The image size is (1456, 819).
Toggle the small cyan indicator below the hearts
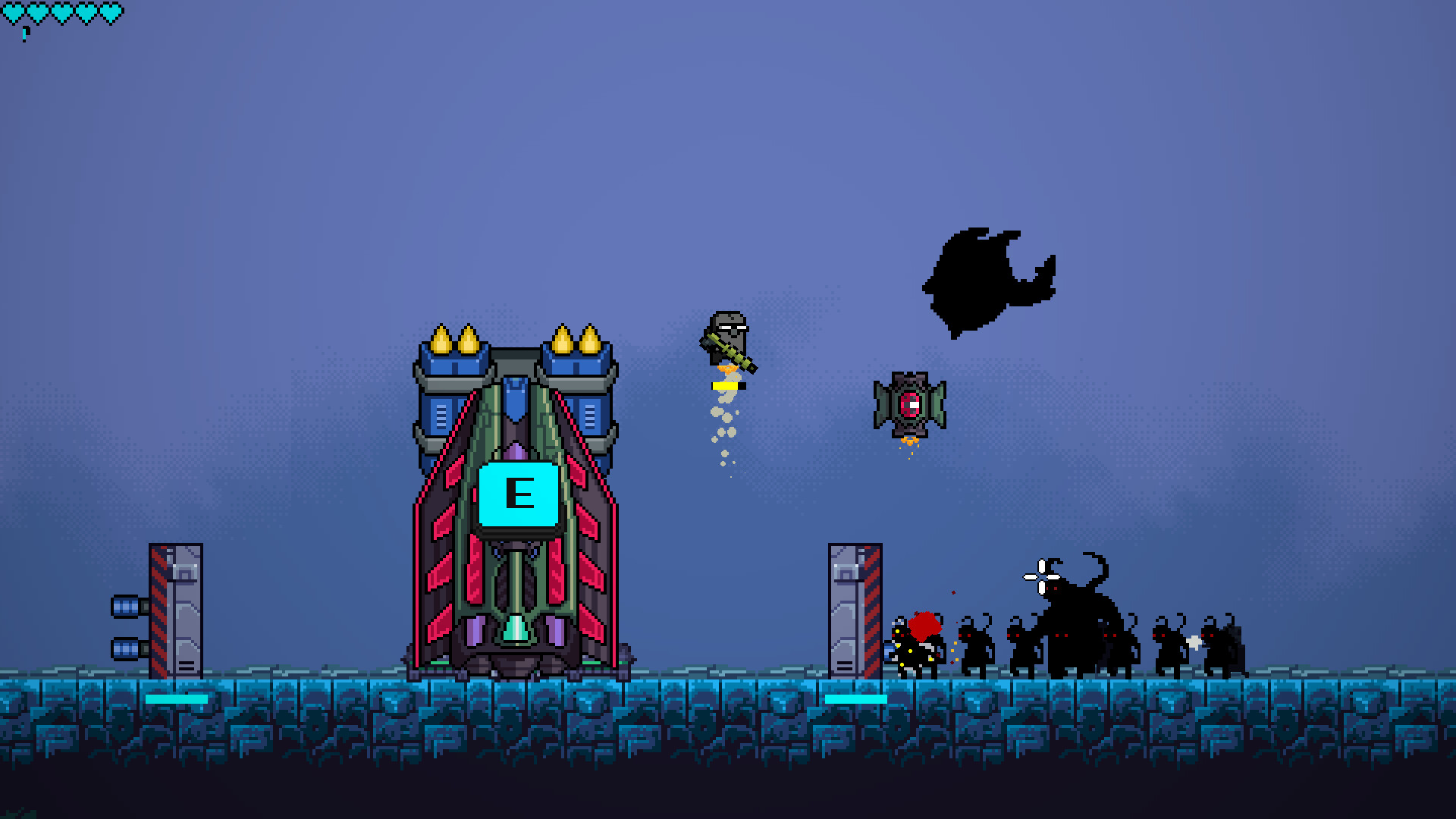click(x=24, y=35)
